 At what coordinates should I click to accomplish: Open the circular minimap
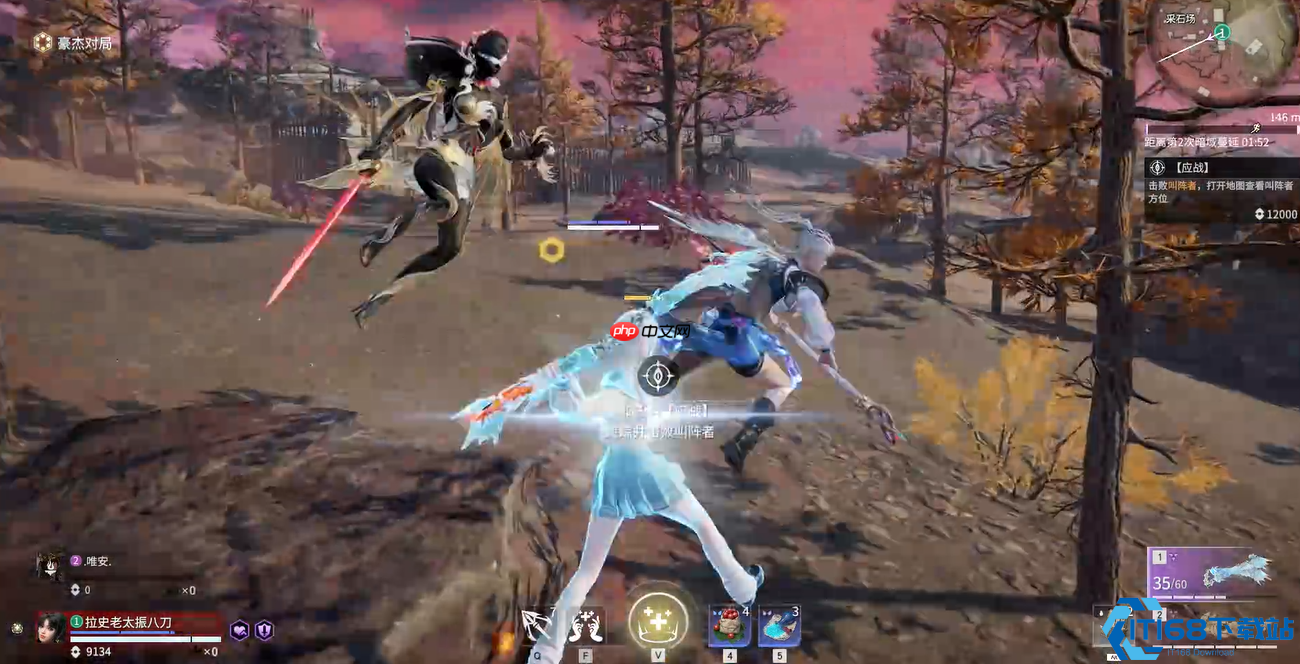[1210, 50]
